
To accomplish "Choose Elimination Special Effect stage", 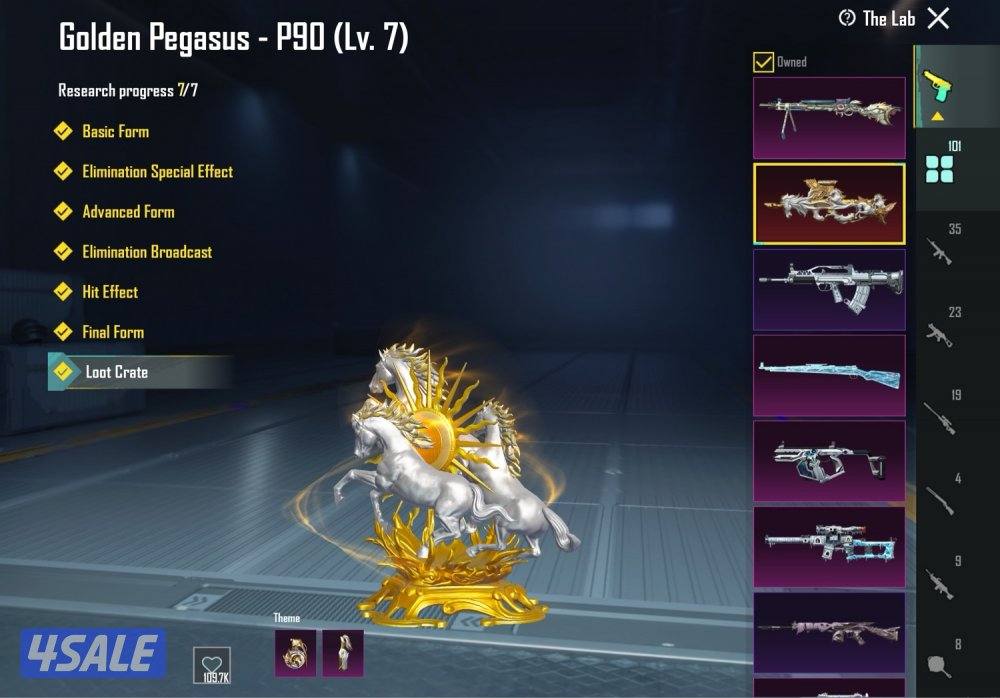I will pyautogui.click(x=157, y=171).
